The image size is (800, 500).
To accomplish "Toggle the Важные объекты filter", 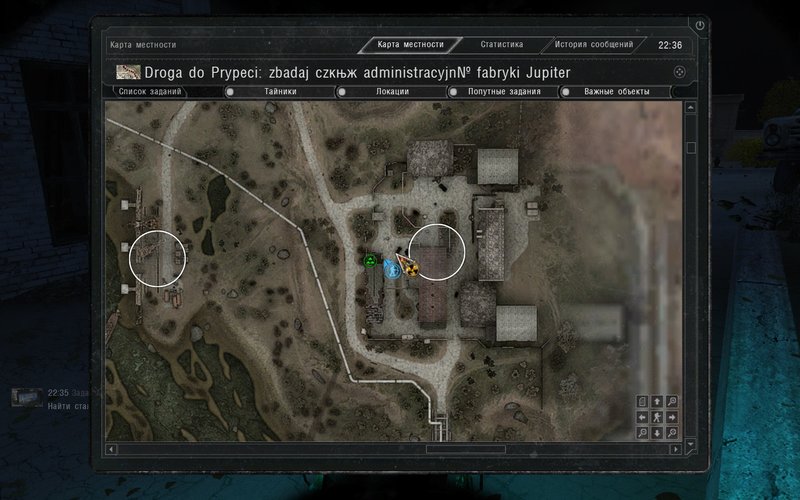I will click(617, 92).
